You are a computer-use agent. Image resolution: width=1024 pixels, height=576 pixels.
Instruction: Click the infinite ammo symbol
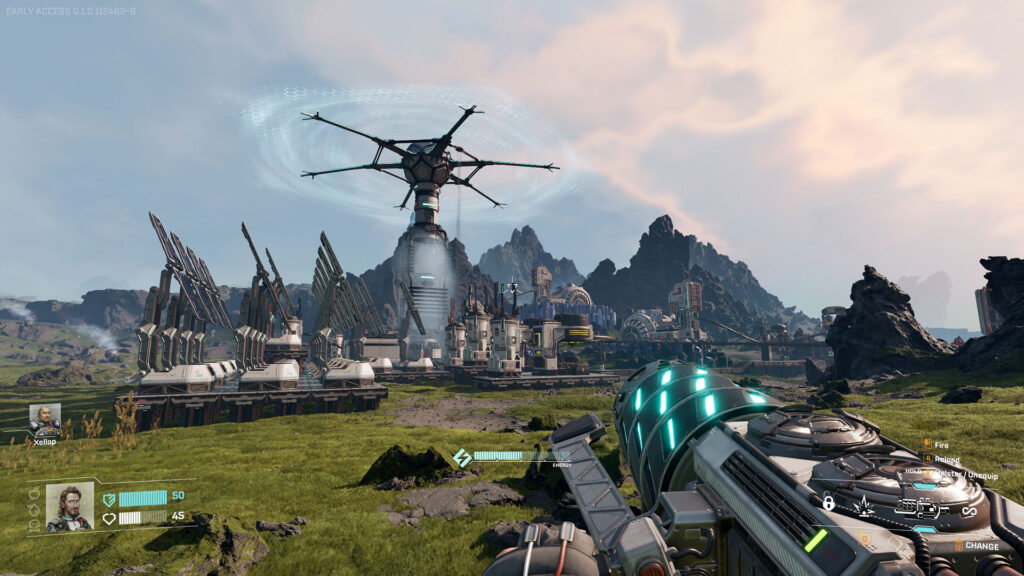click(x=968, y=511)
